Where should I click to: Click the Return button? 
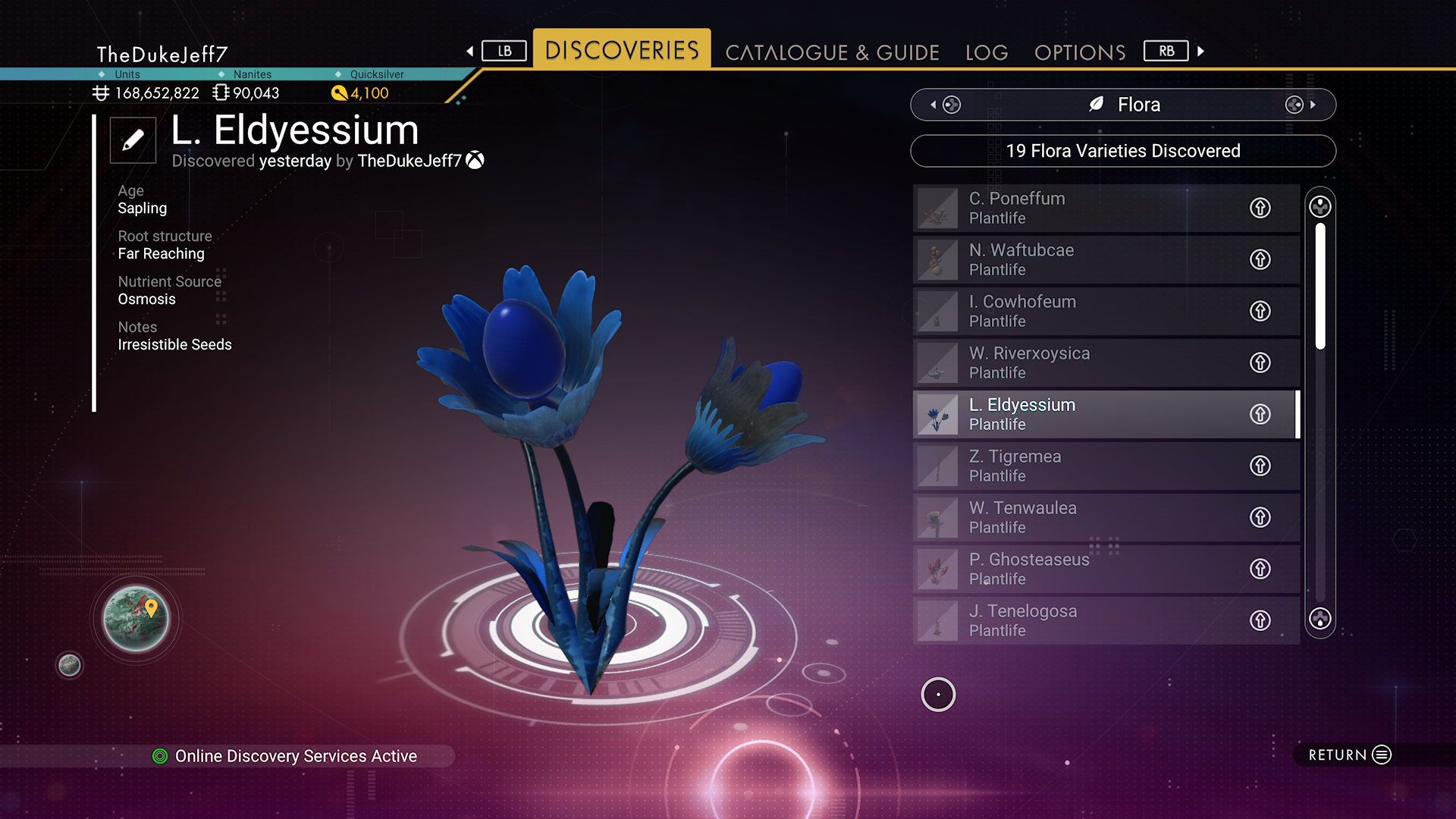coord(1349,755)
